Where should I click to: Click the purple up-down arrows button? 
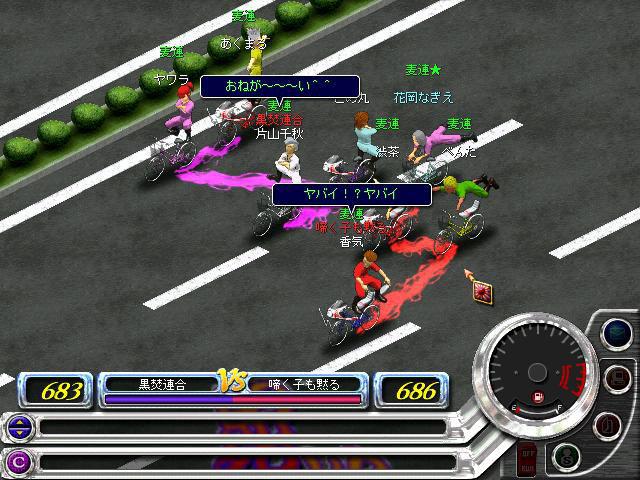click(18, 428)
